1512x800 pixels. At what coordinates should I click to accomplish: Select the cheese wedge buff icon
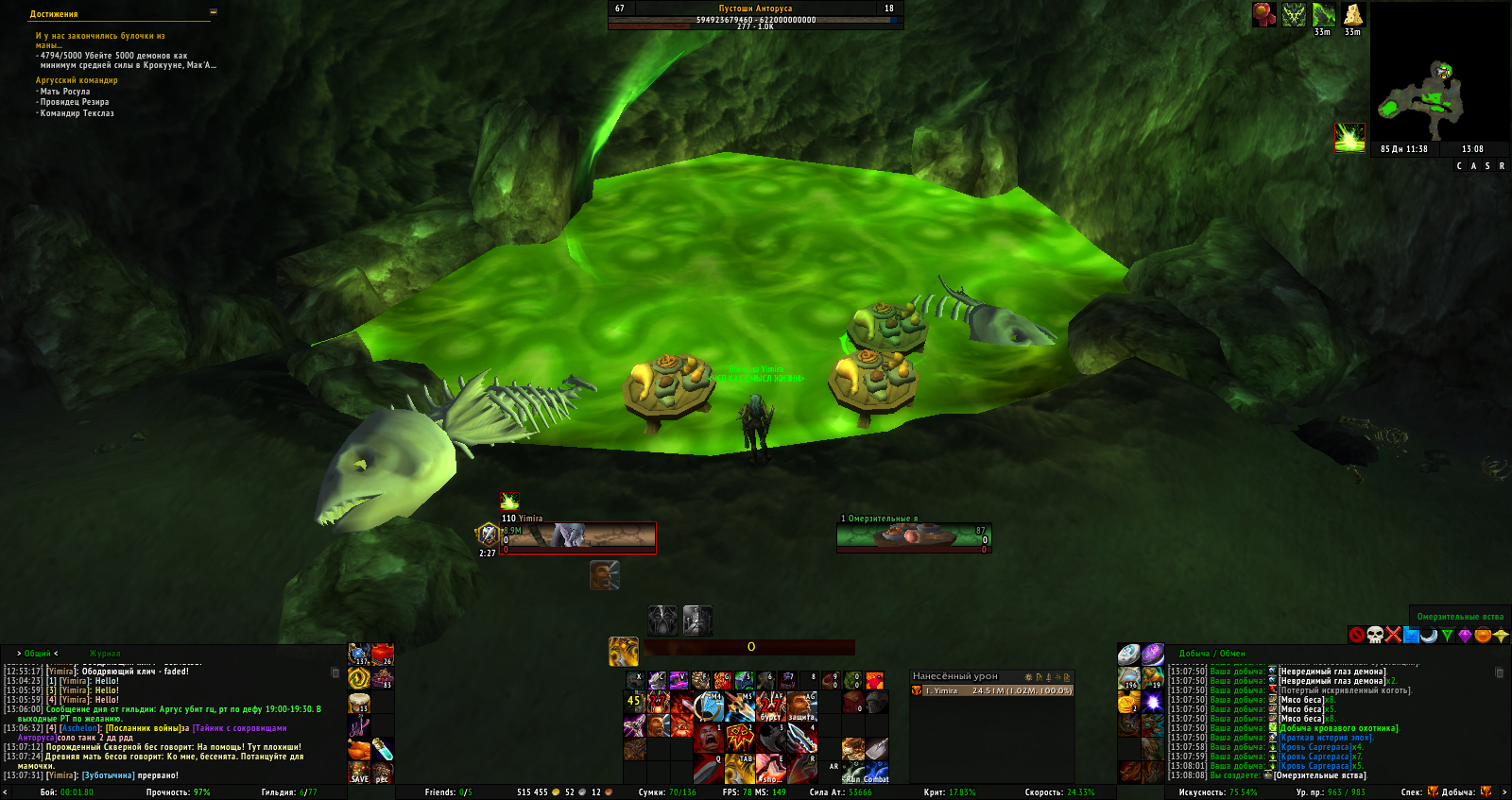1353,14
